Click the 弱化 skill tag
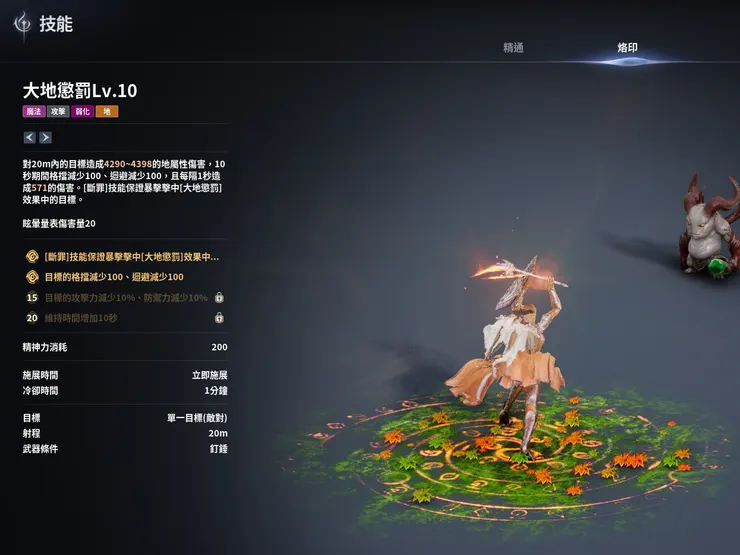740x555 pixels. point(82,112)
